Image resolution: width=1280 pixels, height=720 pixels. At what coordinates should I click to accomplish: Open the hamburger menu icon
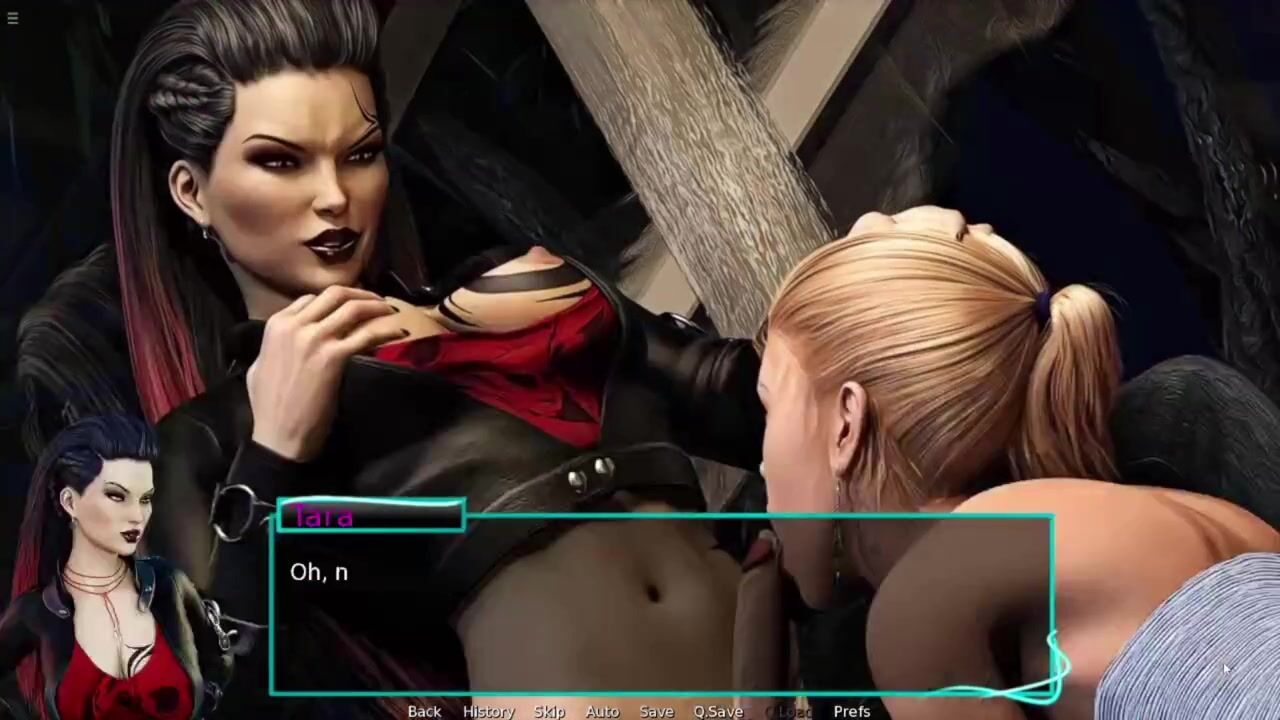coord(12,17)
